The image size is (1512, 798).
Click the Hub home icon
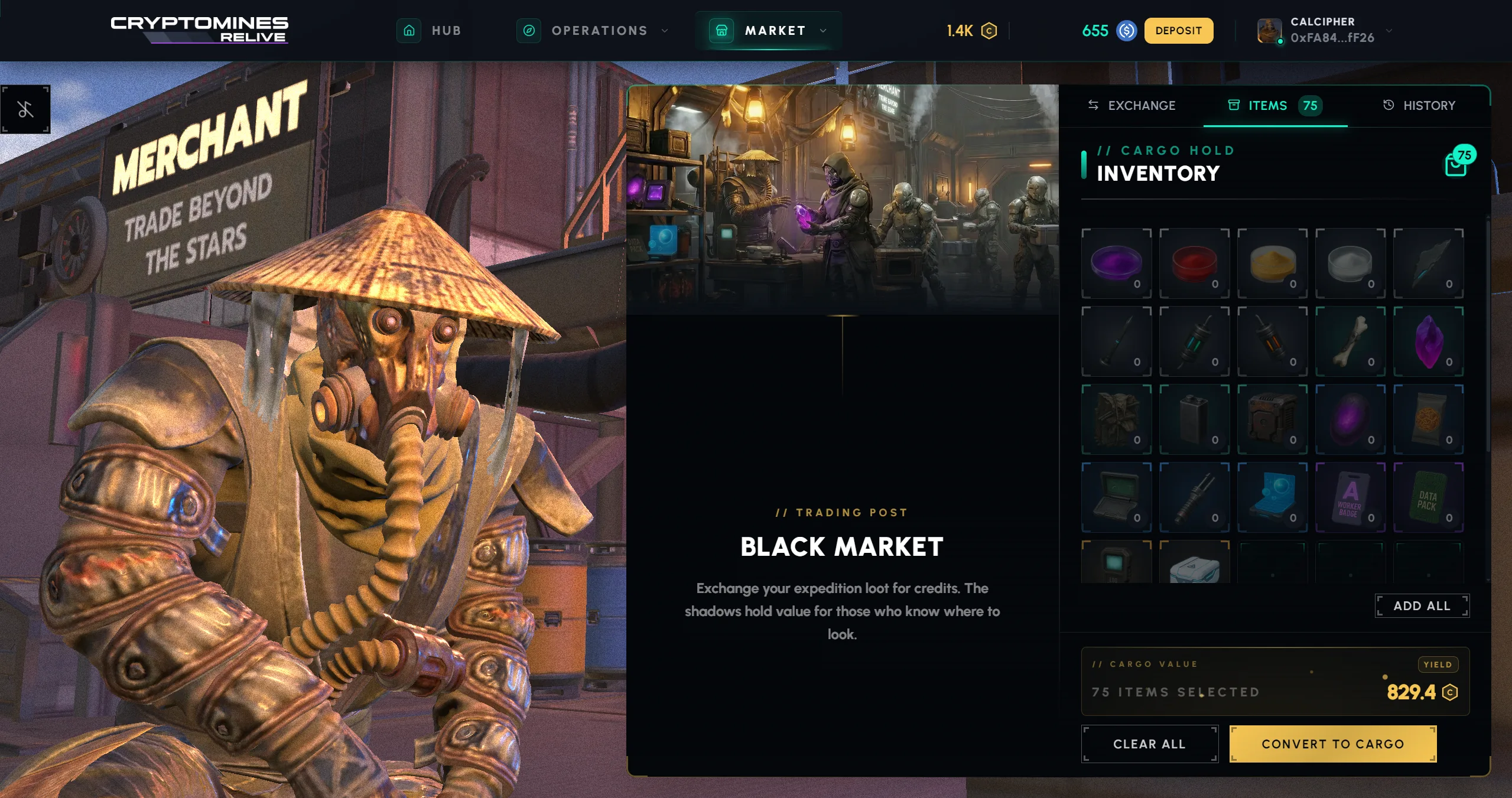pos(409,31)
